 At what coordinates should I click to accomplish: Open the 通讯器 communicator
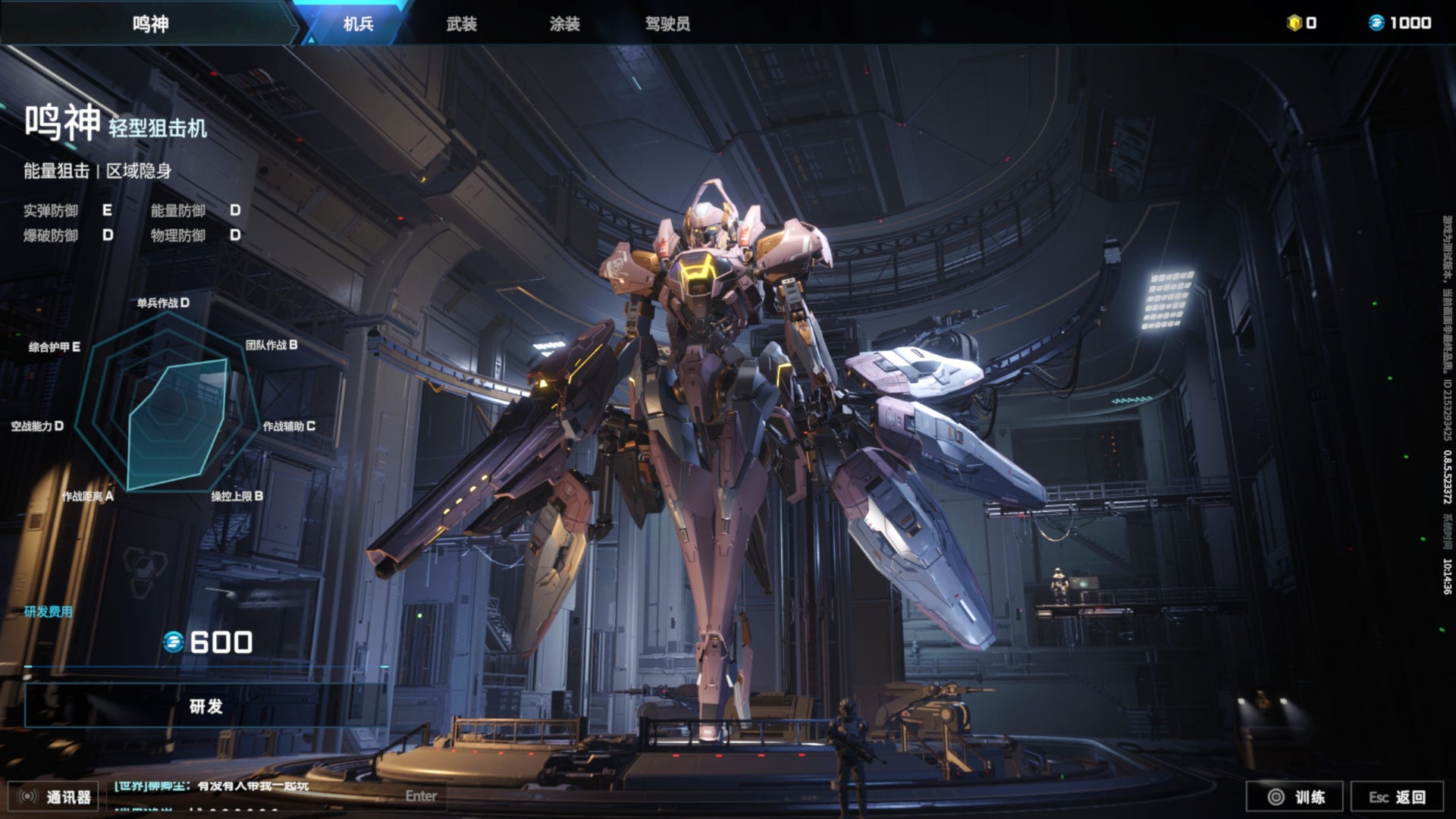[55, 796]
